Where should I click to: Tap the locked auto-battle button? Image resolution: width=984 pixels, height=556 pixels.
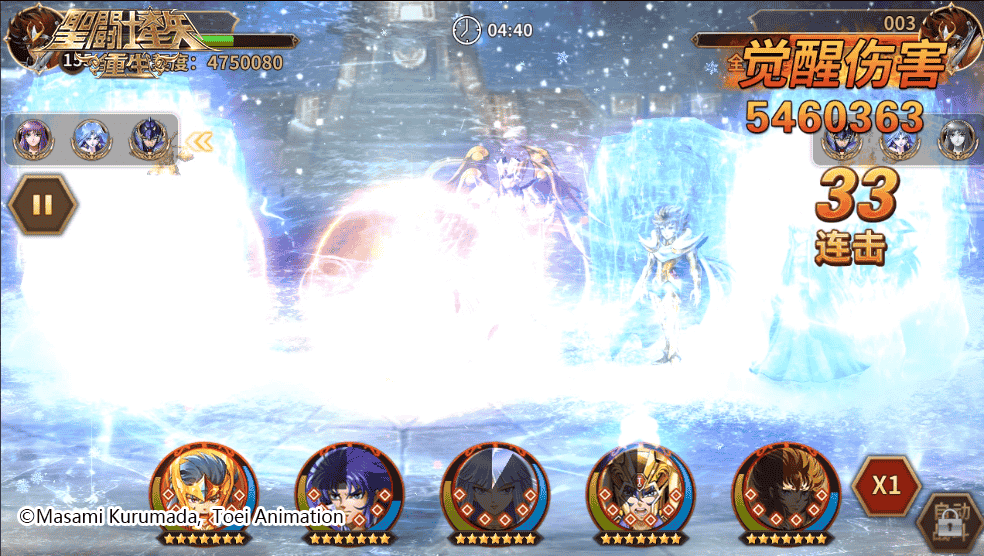pos(947,523)
